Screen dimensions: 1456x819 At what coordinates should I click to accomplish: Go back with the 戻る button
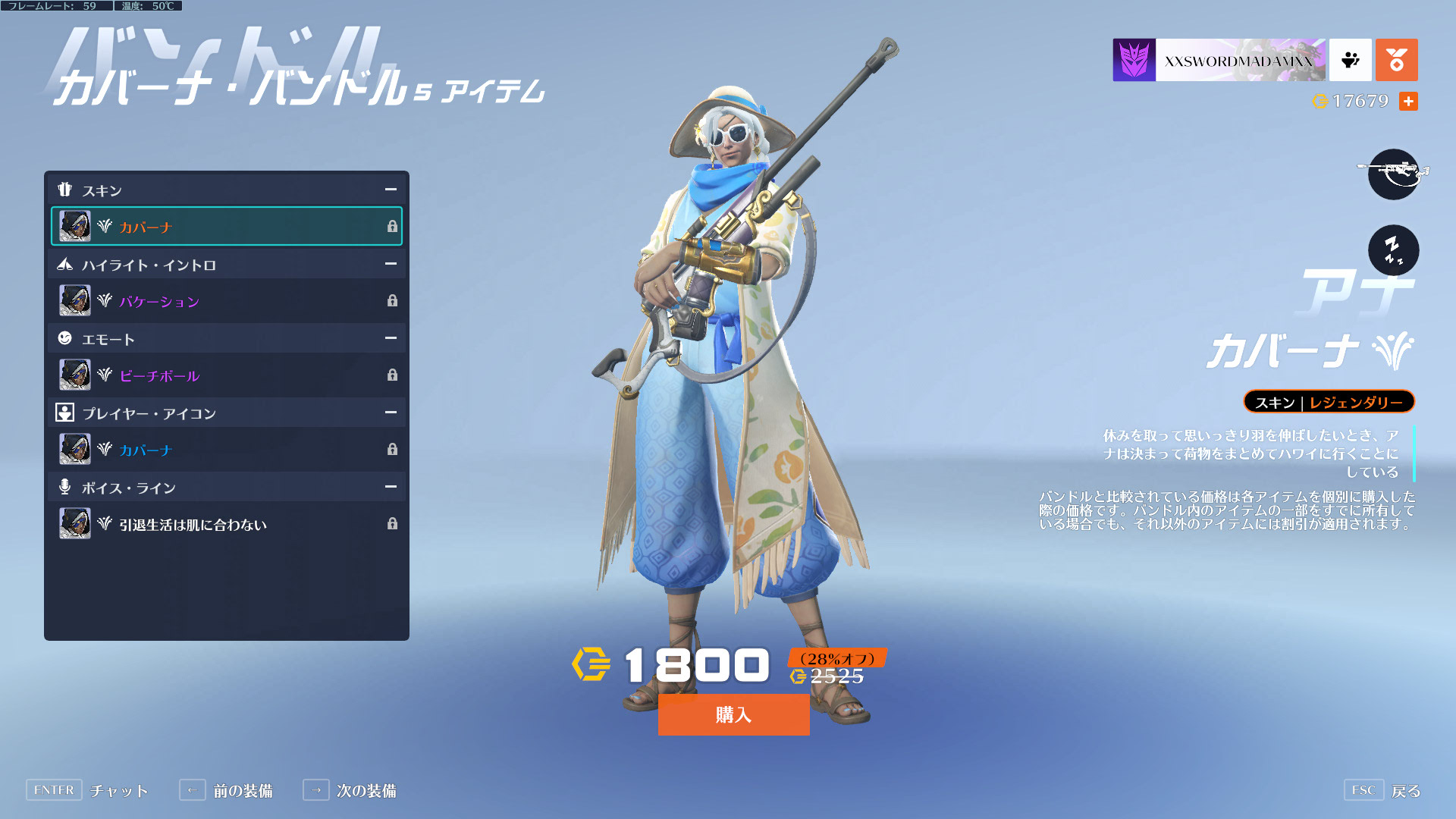[x=1383, y=790]
